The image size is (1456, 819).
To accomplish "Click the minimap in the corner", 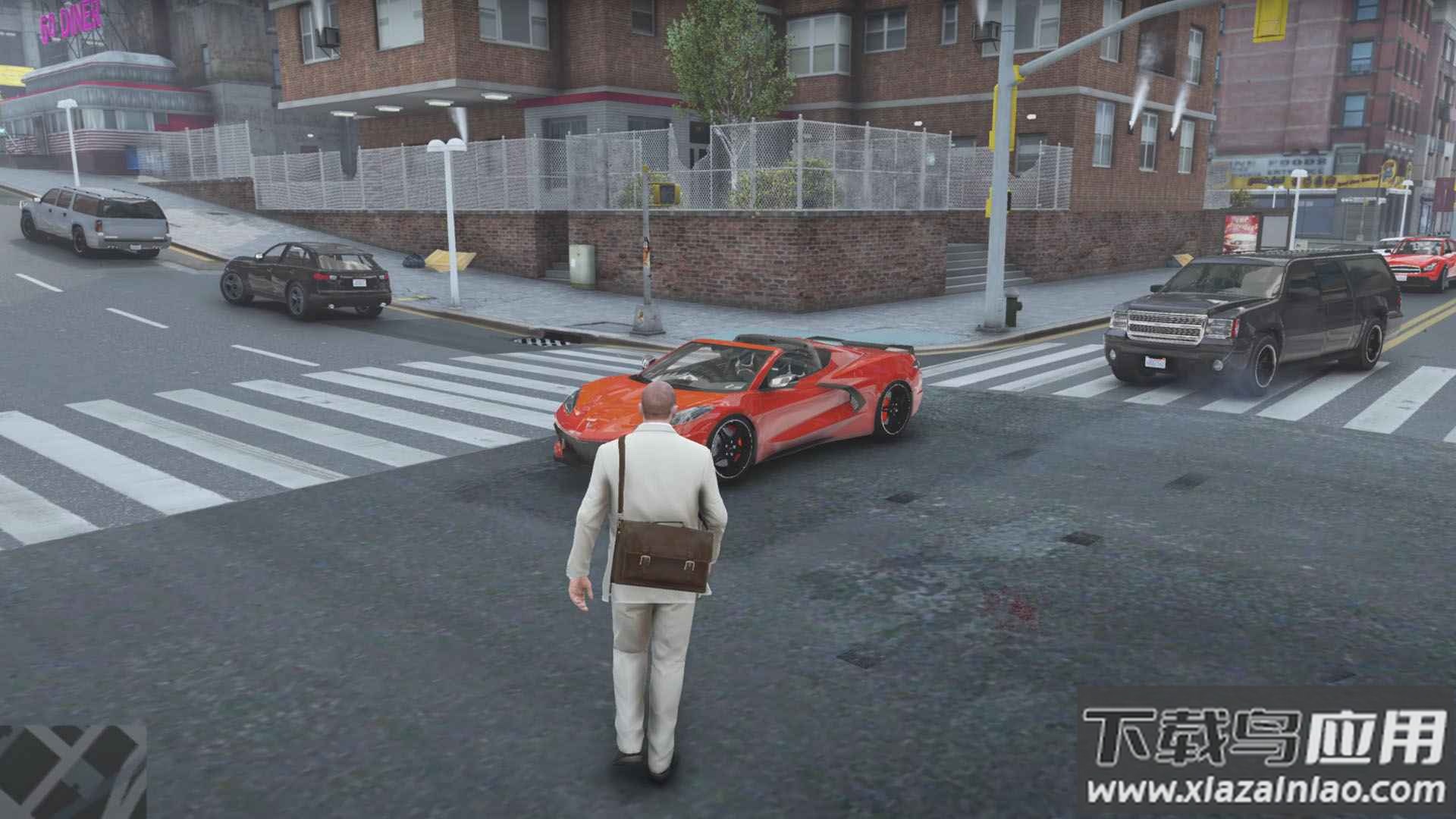I will pos(72,771).
